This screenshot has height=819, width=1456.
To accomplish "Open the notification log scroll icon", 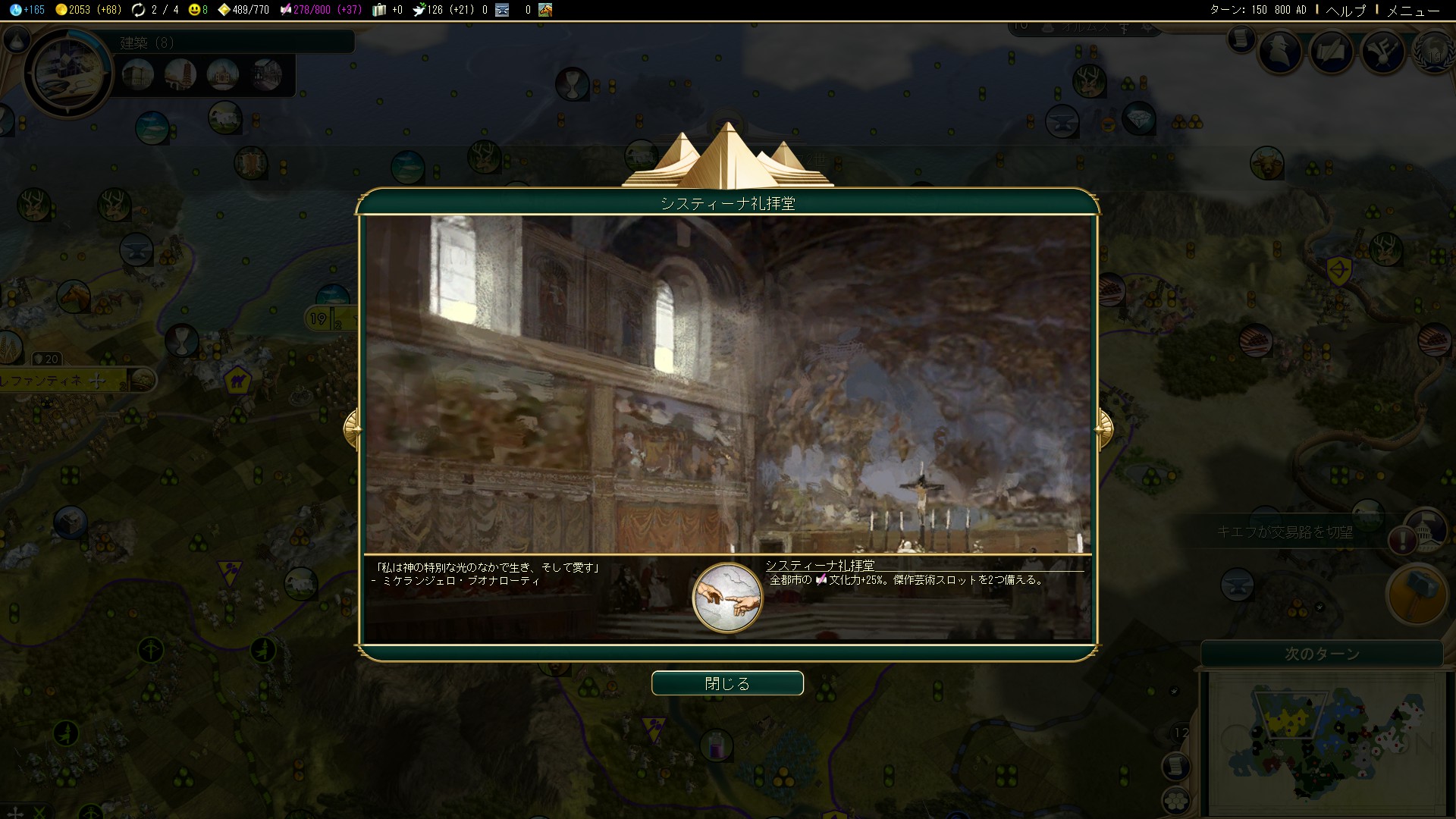I will [1241, 38].
